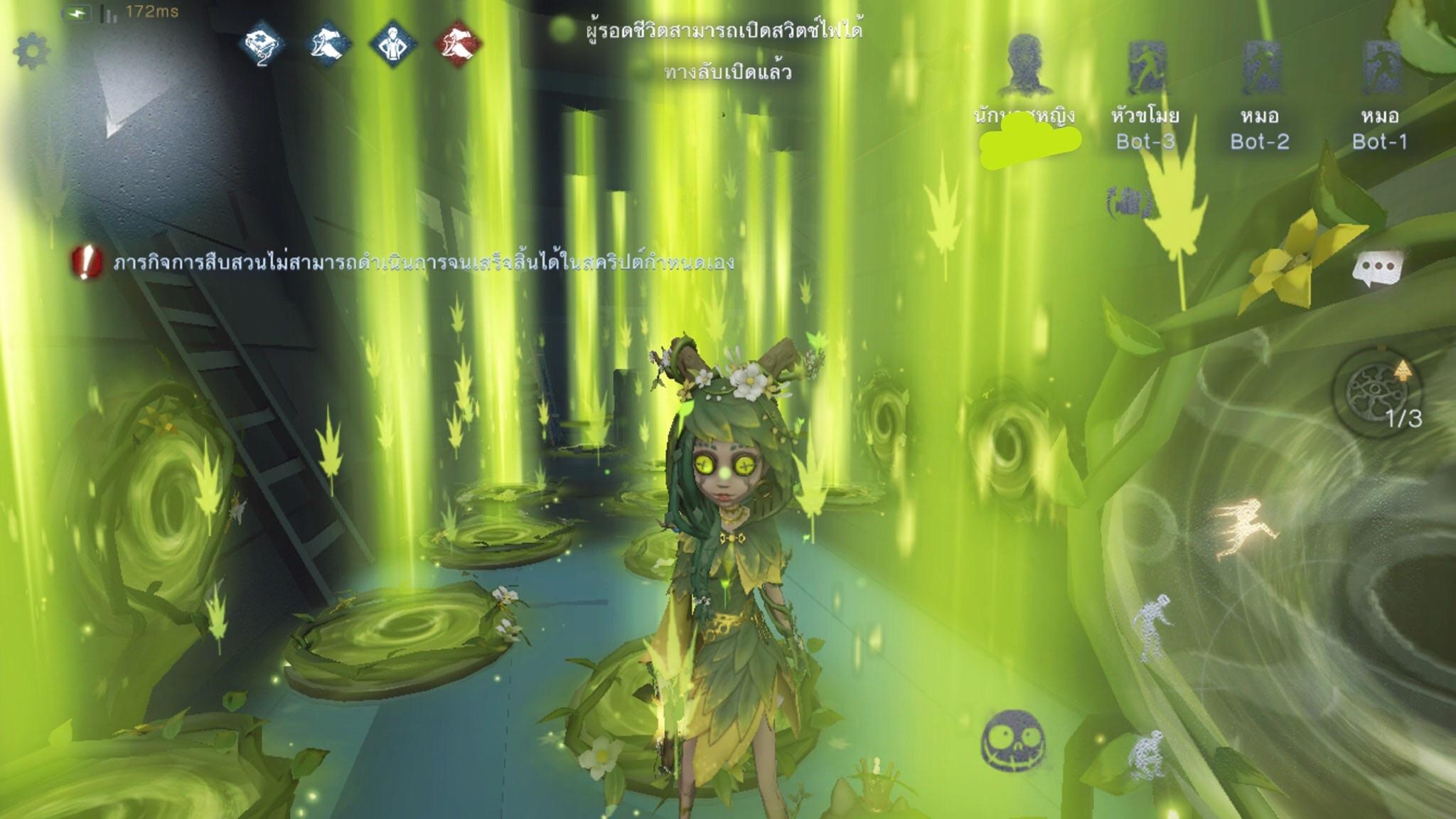Viewport: 1456px width, 819px height.
Task: Switch to the walking posture
Action: point(1152,627)
